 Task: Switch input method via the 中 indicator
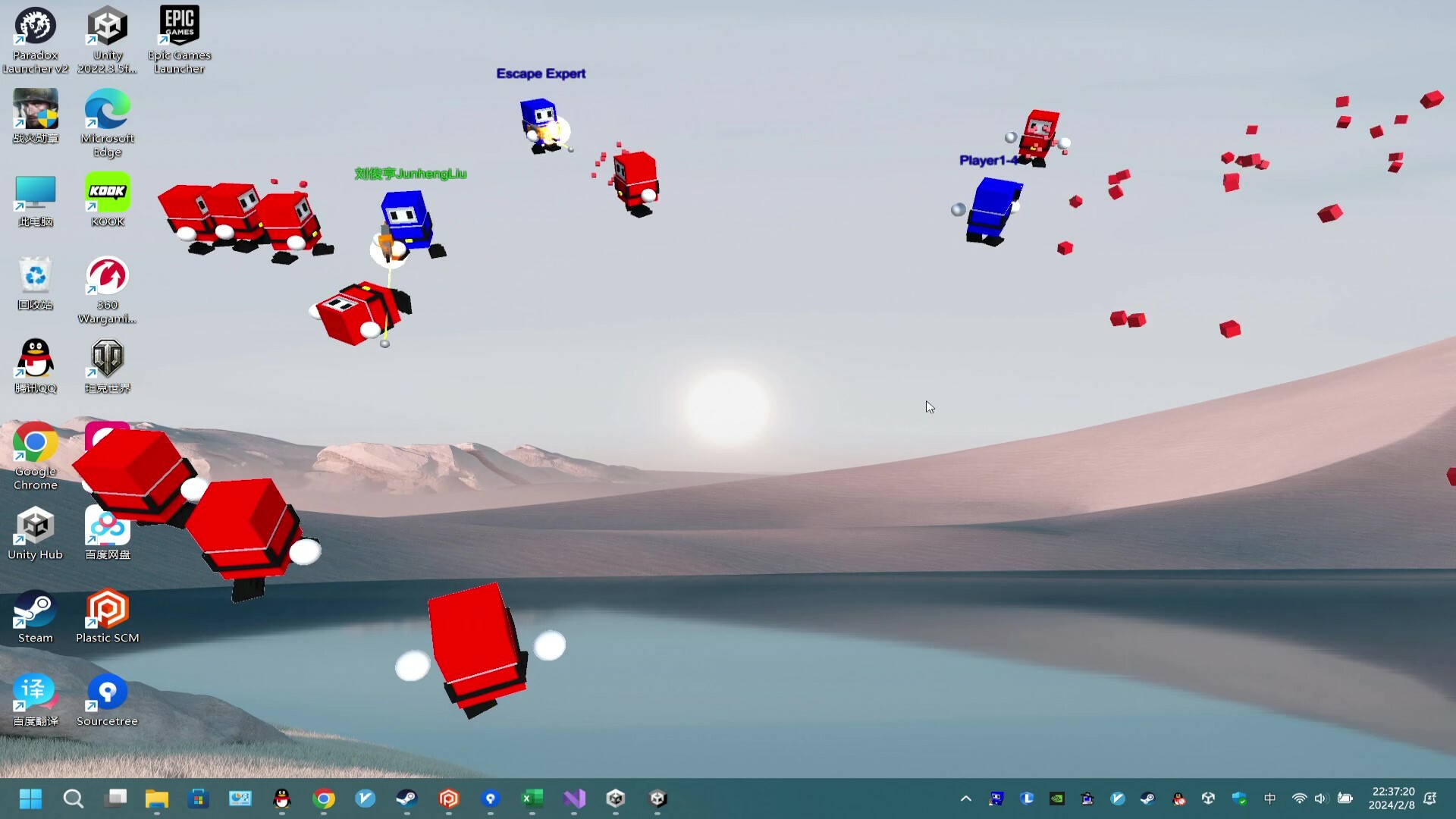coord(1270,799)
